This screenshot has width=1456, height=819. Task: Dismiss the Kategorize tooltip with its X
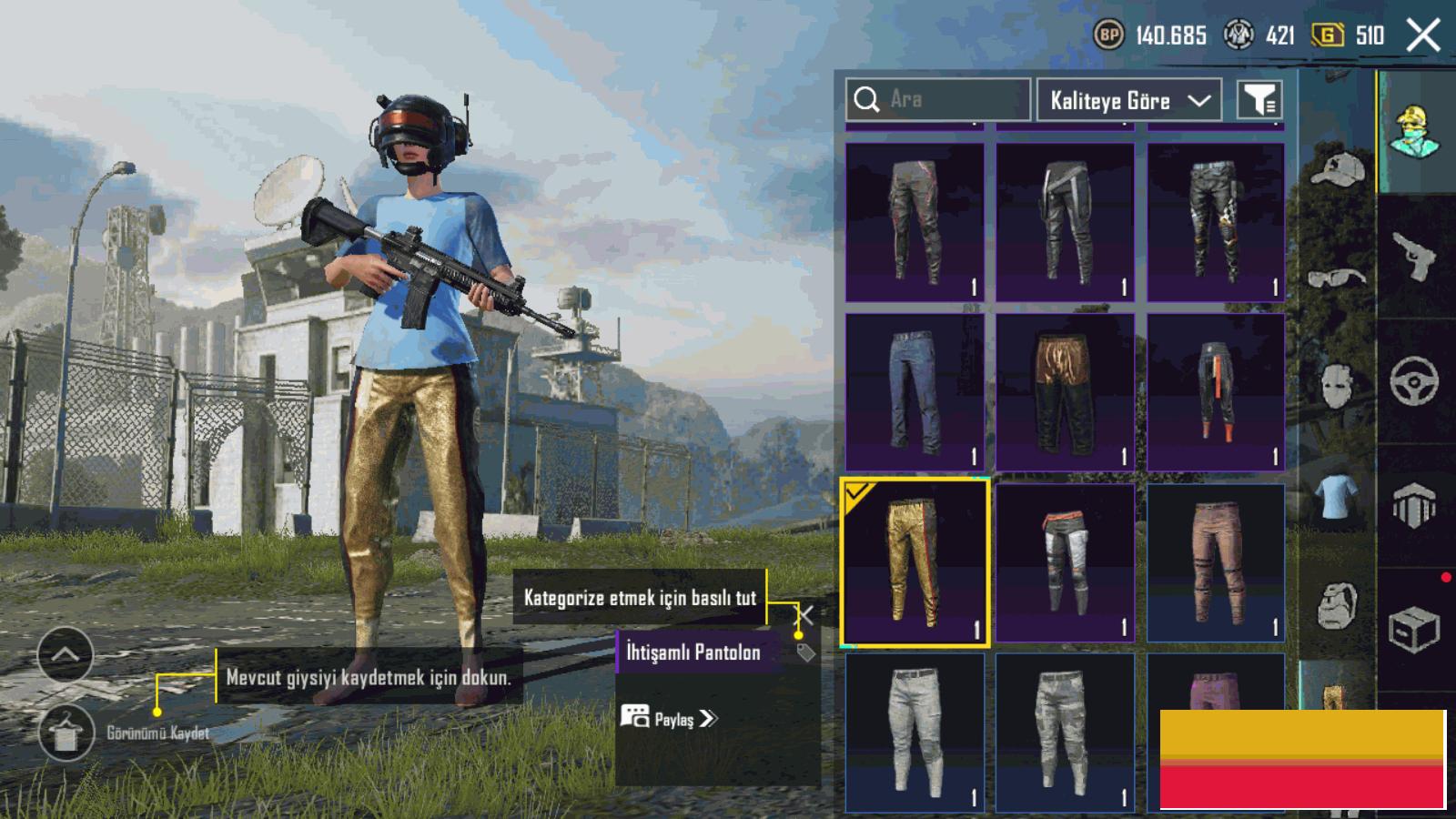tap(804, 613)
